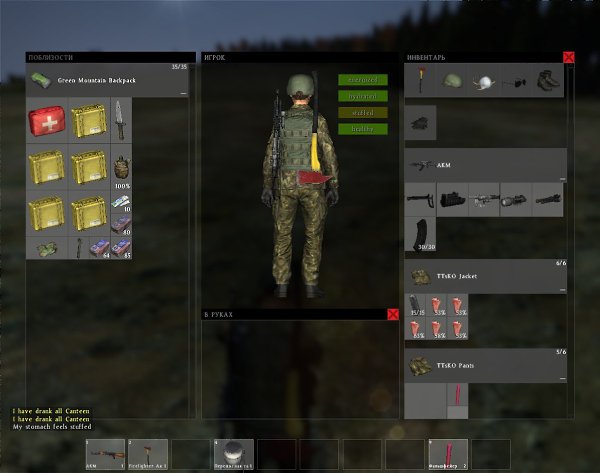The height and width of the screenshot is (473, 600).
Task: Select the gloves equipment slot
Action: point(420,122)
